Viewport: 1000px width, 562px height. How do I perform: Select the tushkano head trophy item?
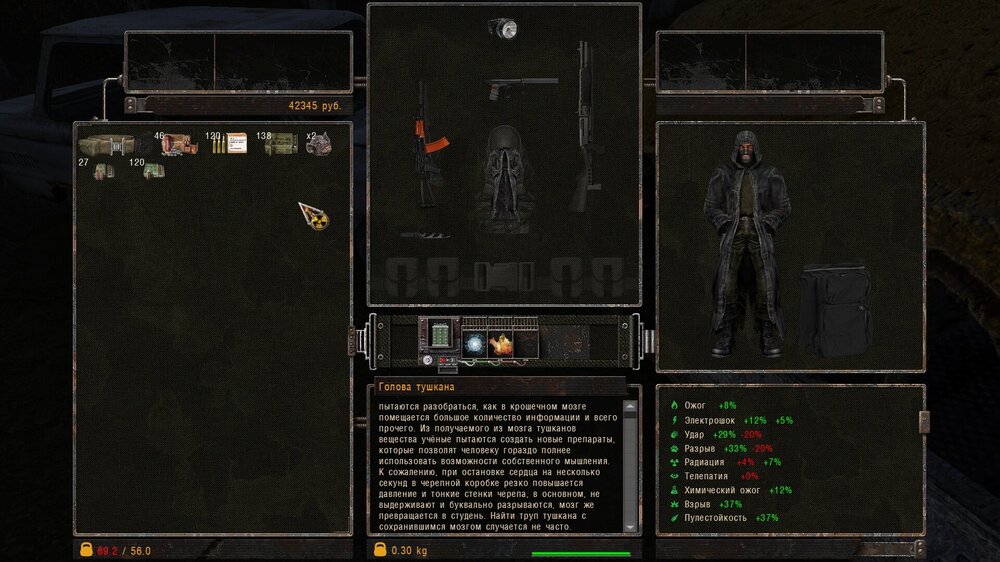click(320, 144)
